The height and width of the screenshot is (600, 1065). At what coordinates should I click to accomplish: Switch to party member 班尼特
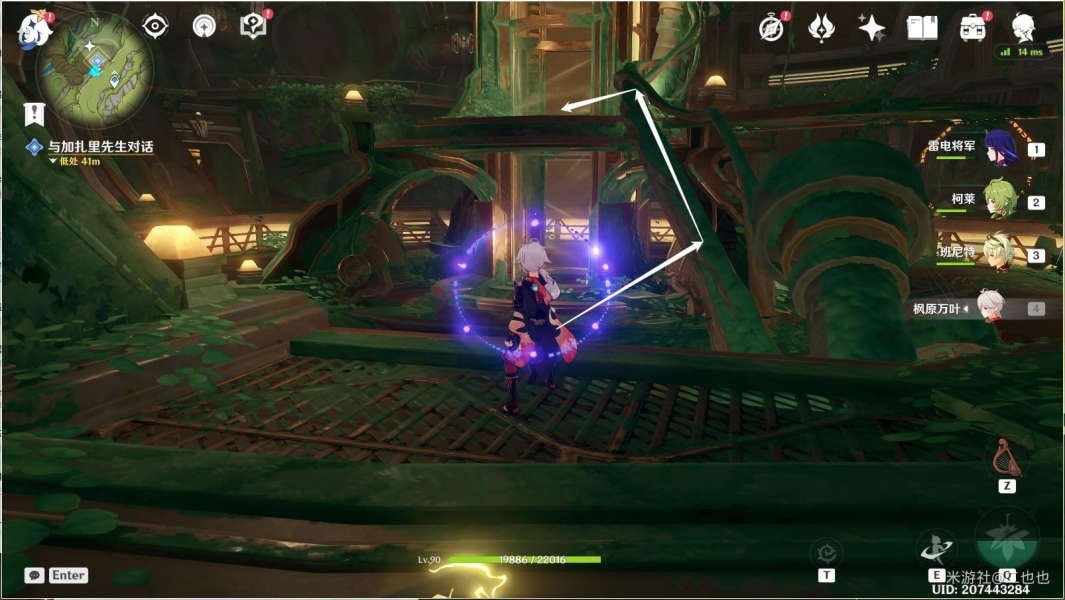(x=1000, y=254)
